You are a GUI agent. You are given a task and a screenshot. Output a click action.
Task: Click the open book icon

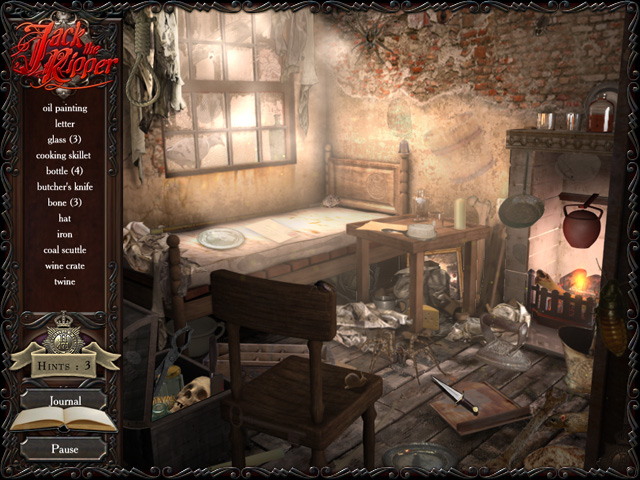pos(64,422)
